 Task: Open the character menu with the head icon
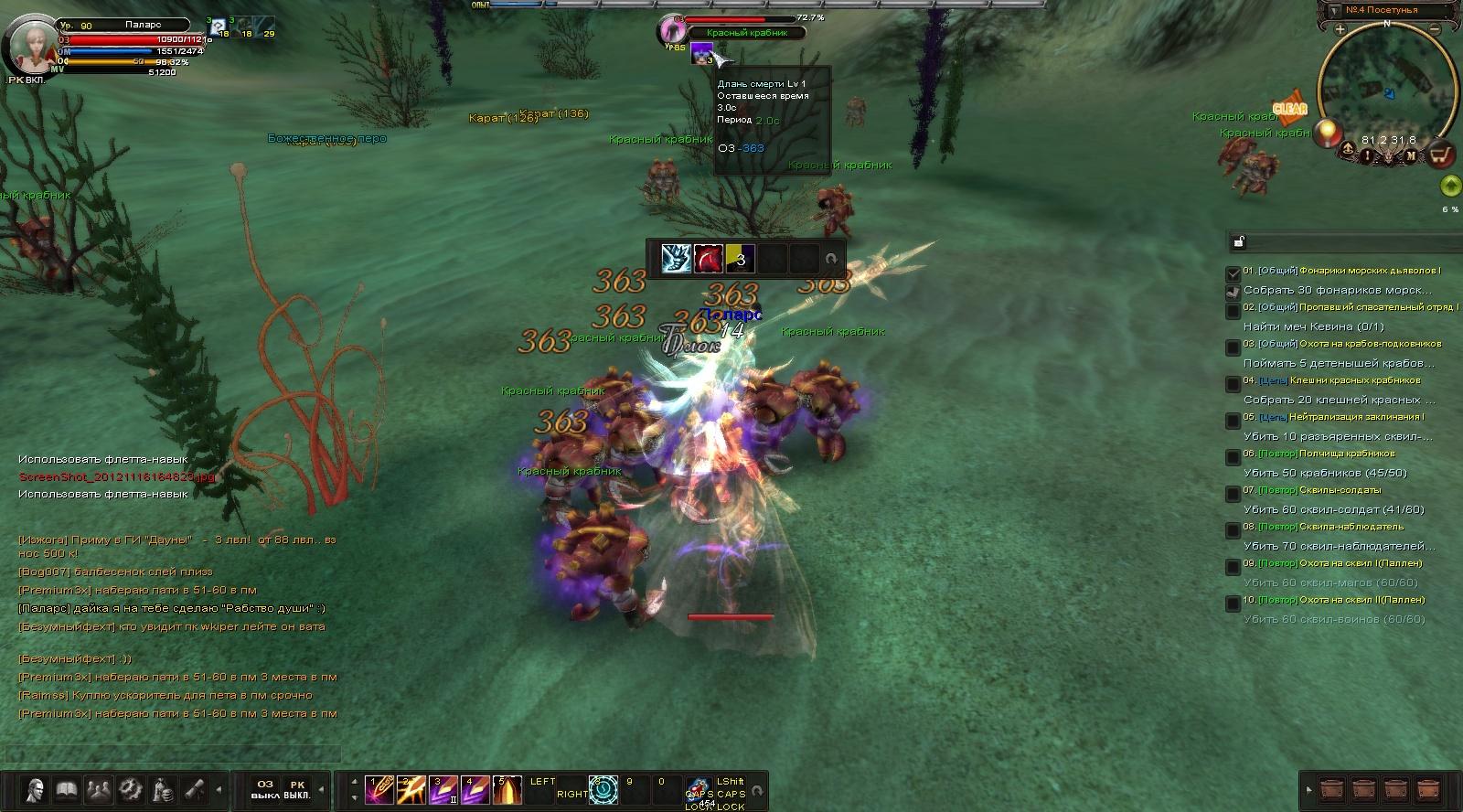[36, 788]
